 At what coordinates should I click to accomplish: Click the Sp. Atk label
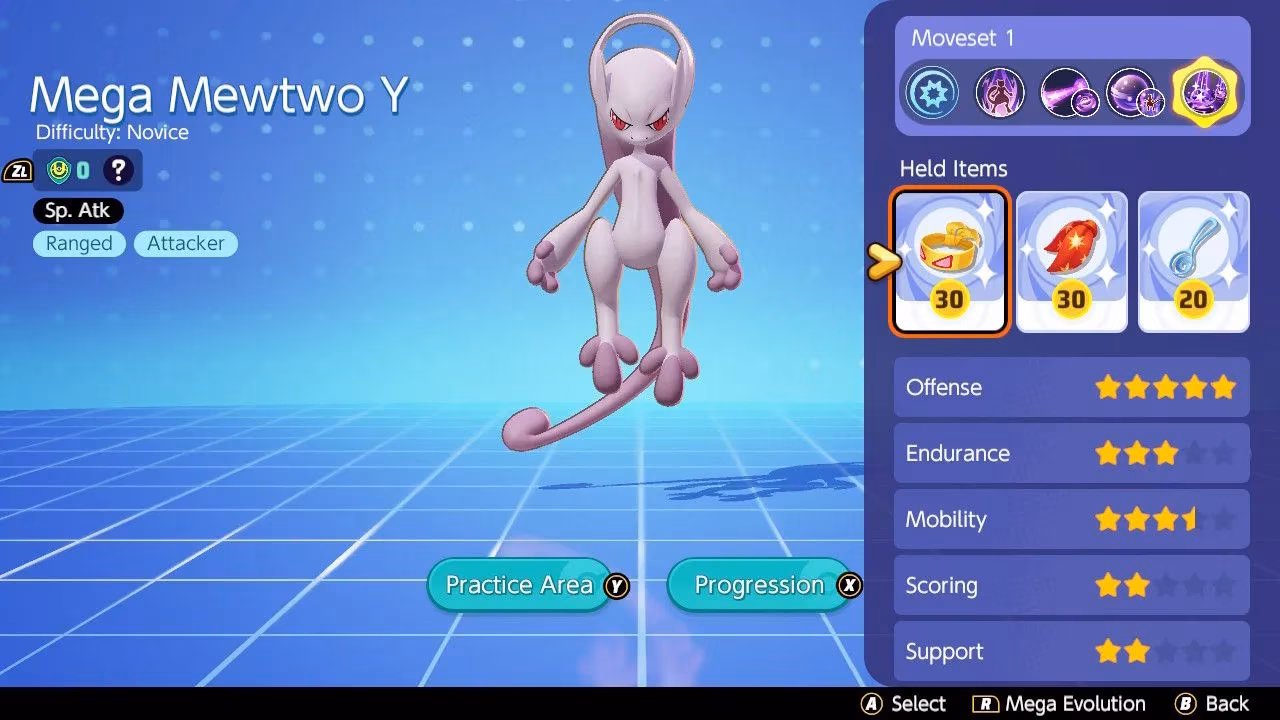tap(77, 210)
